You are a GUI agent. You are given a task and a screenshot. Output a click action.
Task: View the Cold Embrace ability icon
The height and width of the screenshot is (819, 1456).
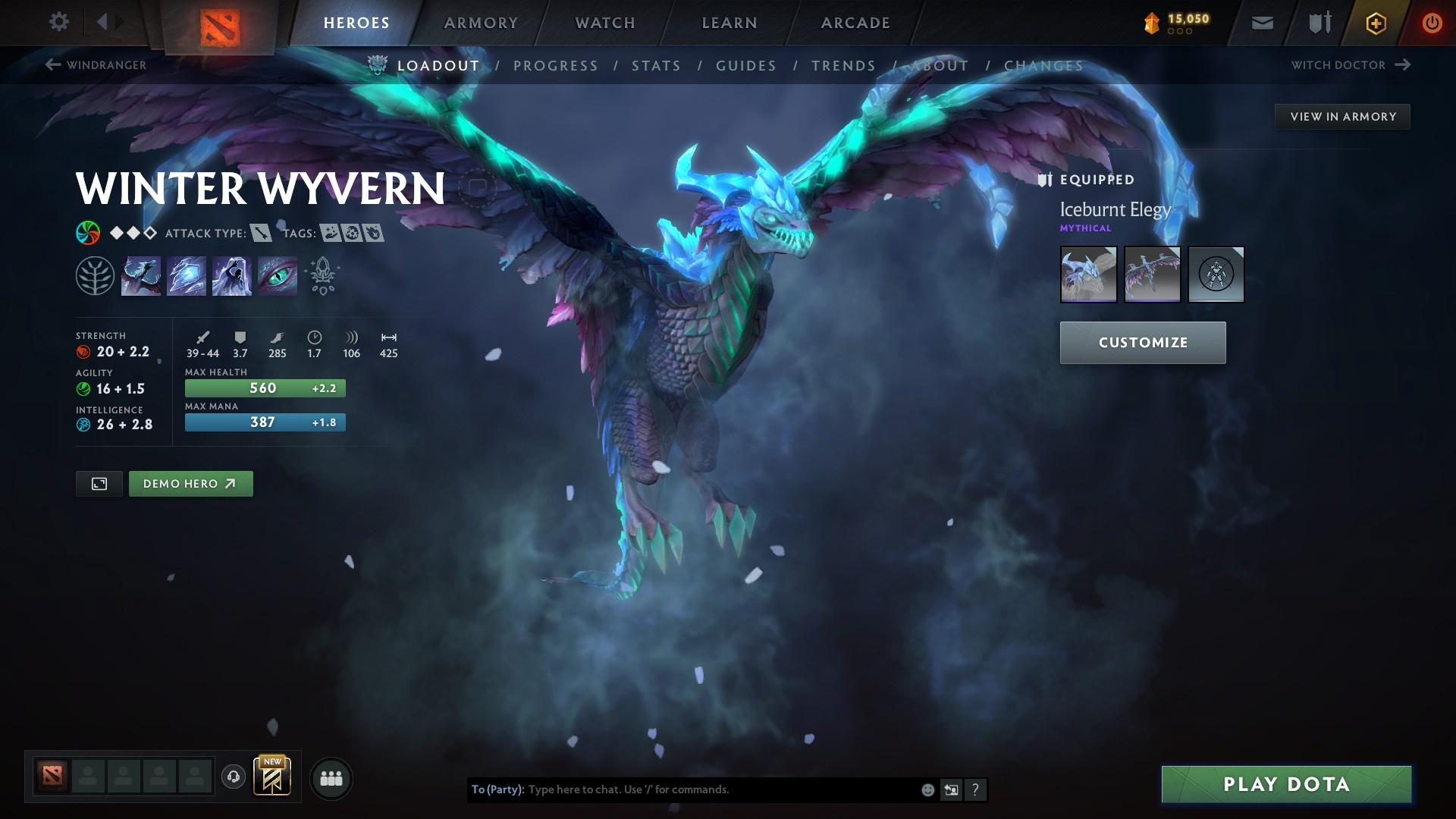(x=231, y=275)
